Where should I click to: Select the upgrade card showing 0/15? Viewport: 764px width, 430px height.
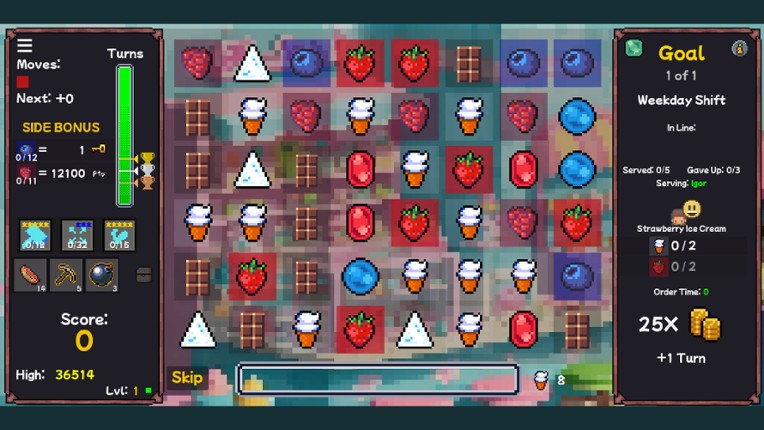coord(119,235)
